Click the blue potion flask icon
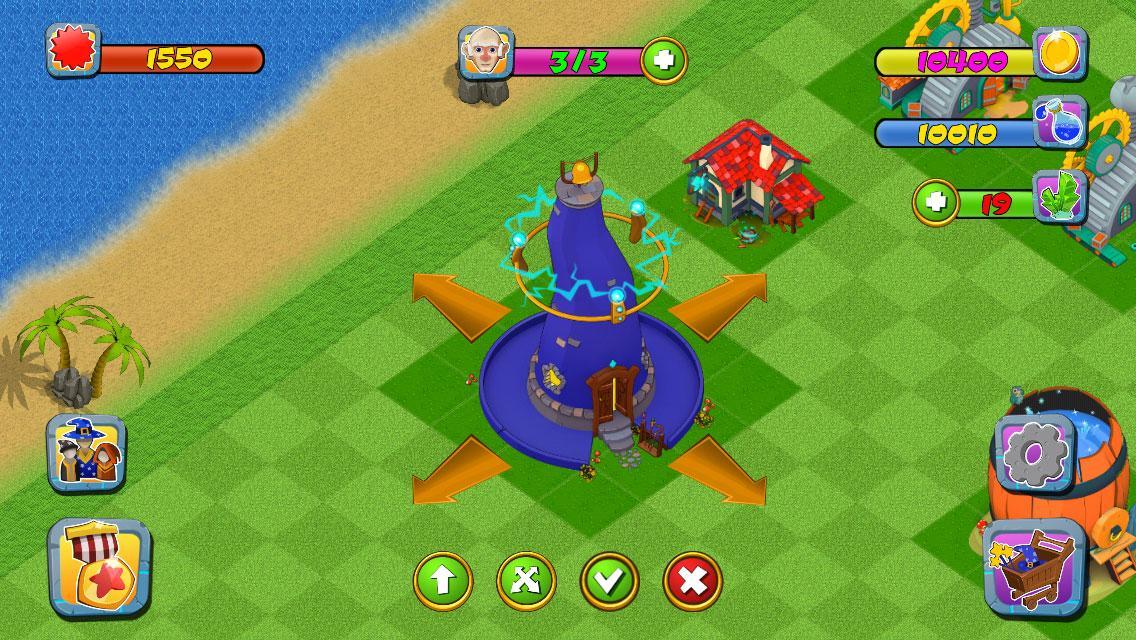This screenshot has width=1136, height=640. pyautogui.click(x=1059, y=122)
